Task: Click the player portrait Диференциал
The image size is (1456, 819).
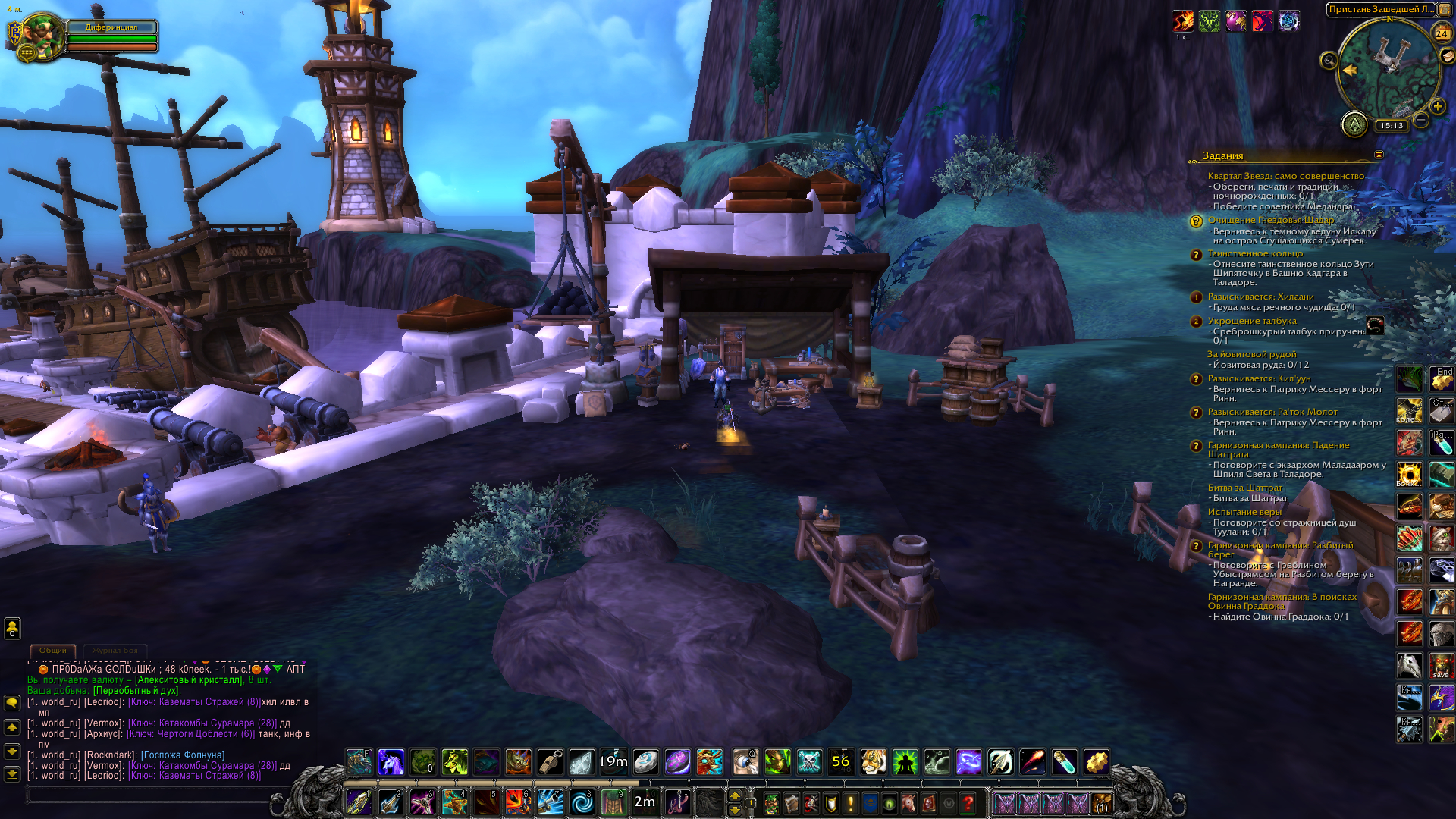Action: click(x=42, y=34)
